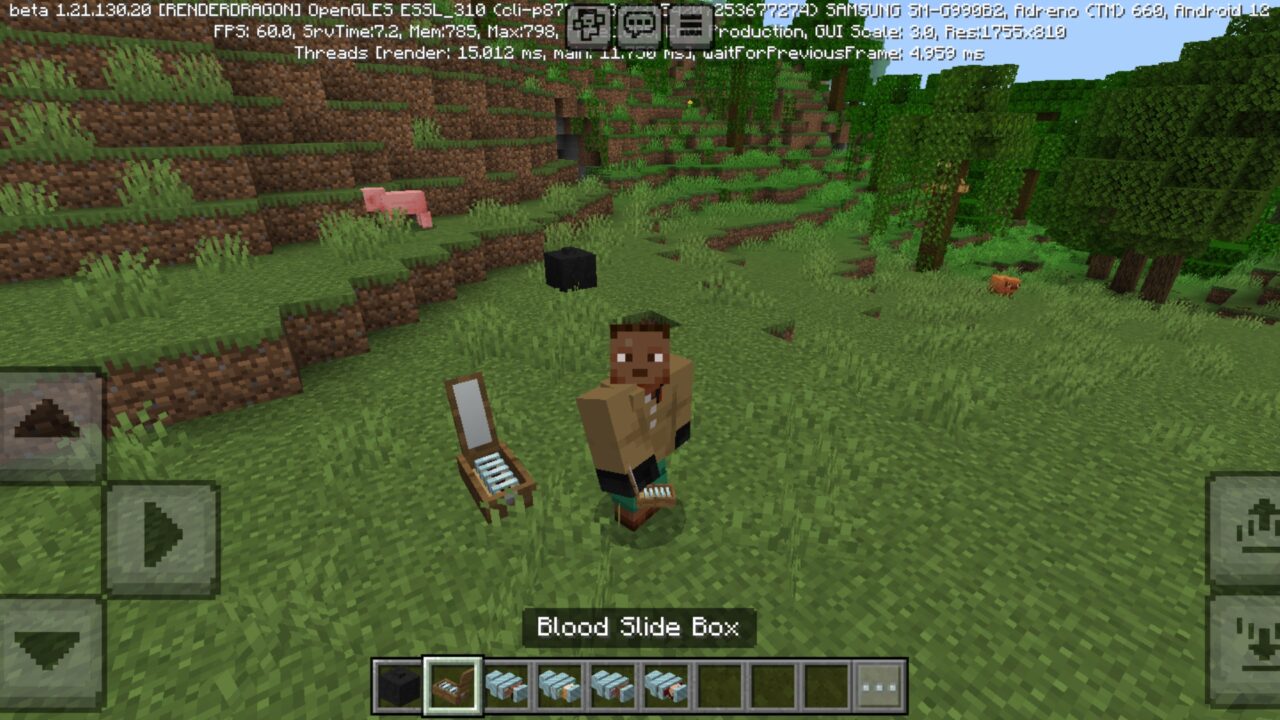This screenshot has height=720, width=1280.
Task: Select the blood slide with the red sample
Action: click(x=614, y=682)
